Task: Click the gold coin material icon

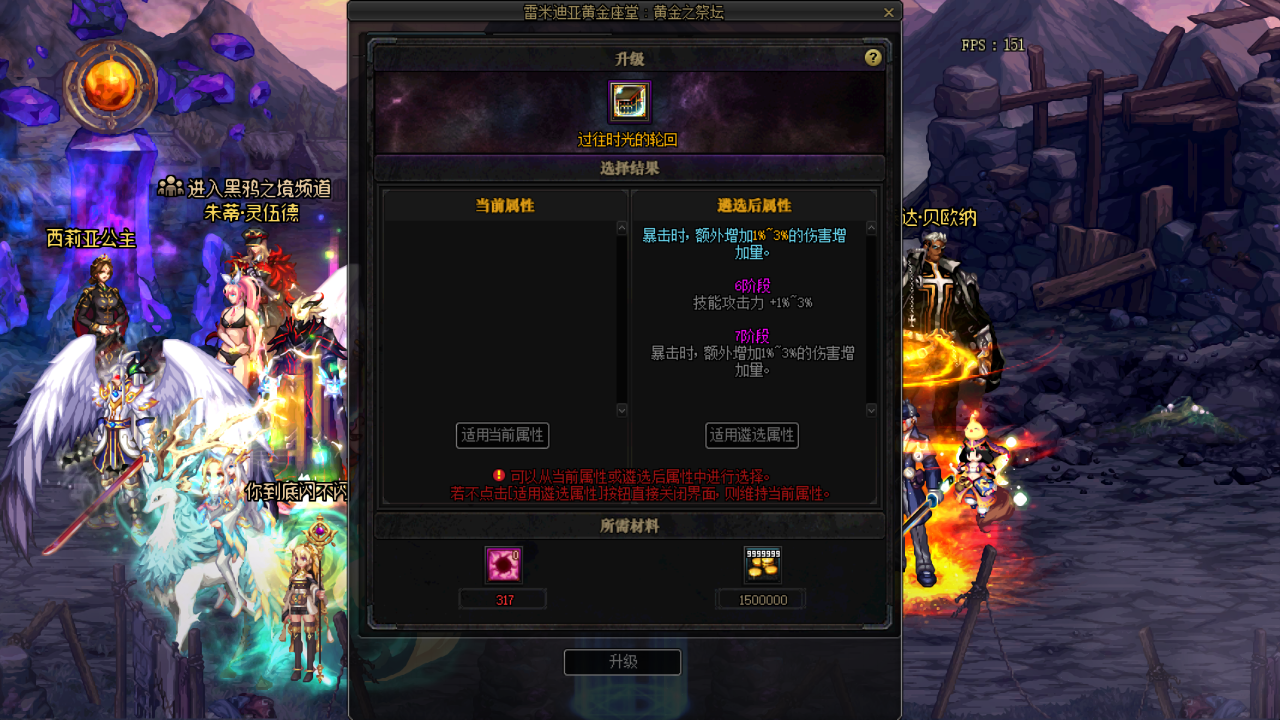Action: tap(760, 565)
